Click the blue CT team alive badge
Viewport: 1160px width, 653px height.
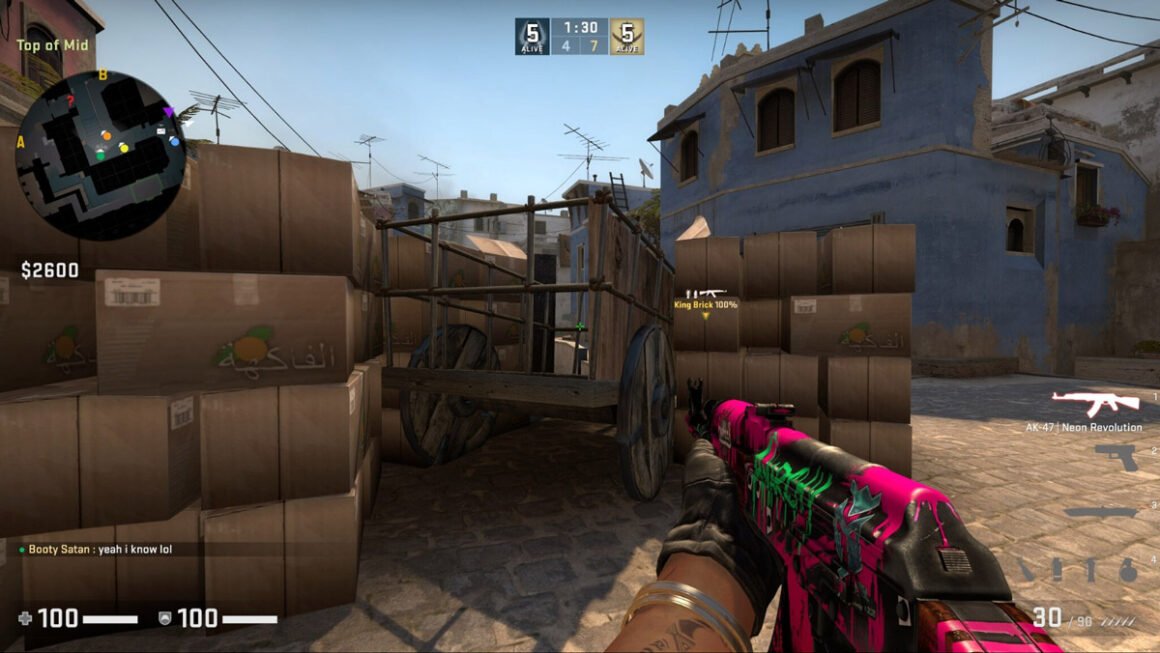(x=532, y=36)
